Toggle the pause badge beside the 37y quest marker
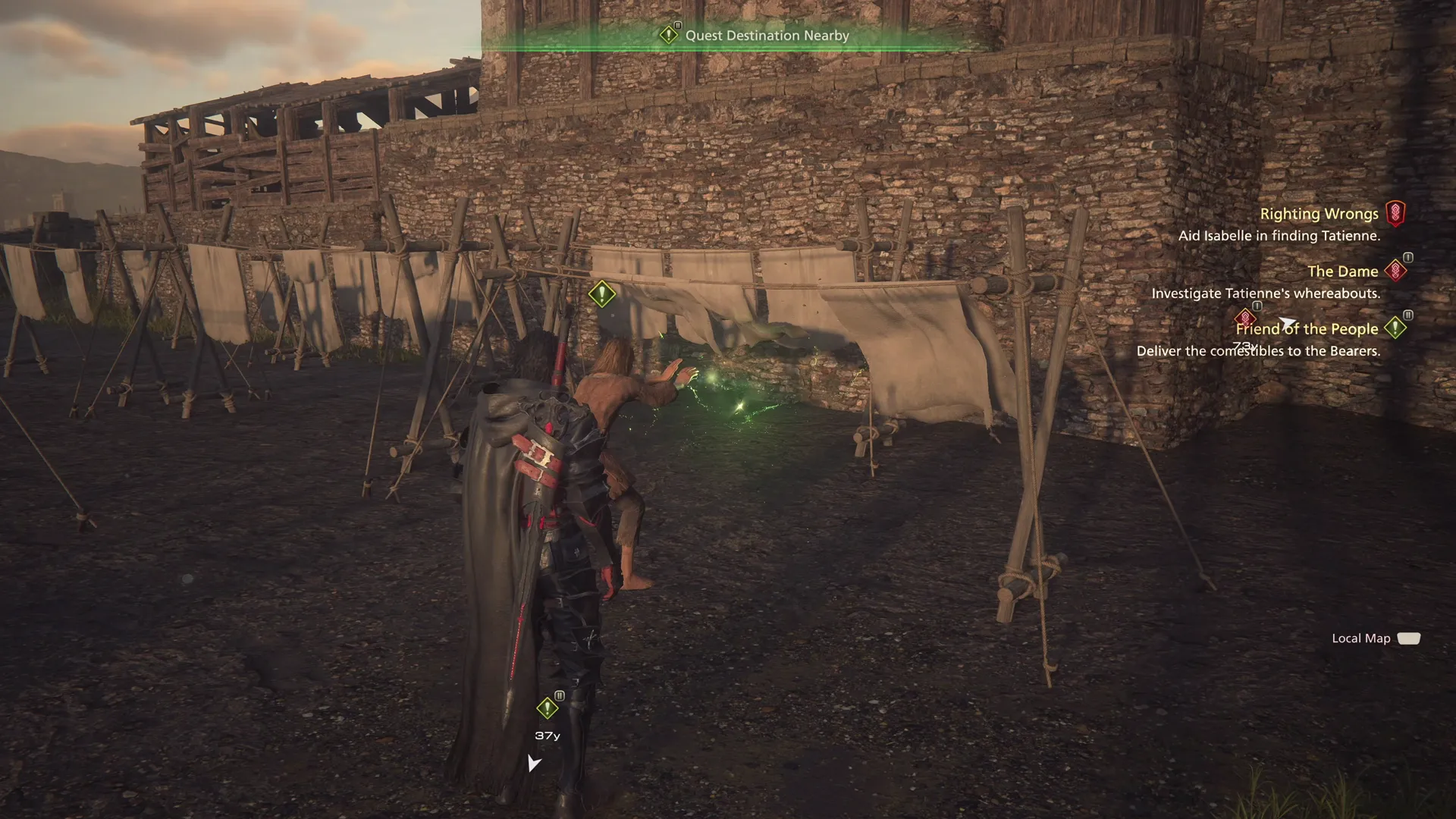1456x819 pixels. click(x=560, y=695)
